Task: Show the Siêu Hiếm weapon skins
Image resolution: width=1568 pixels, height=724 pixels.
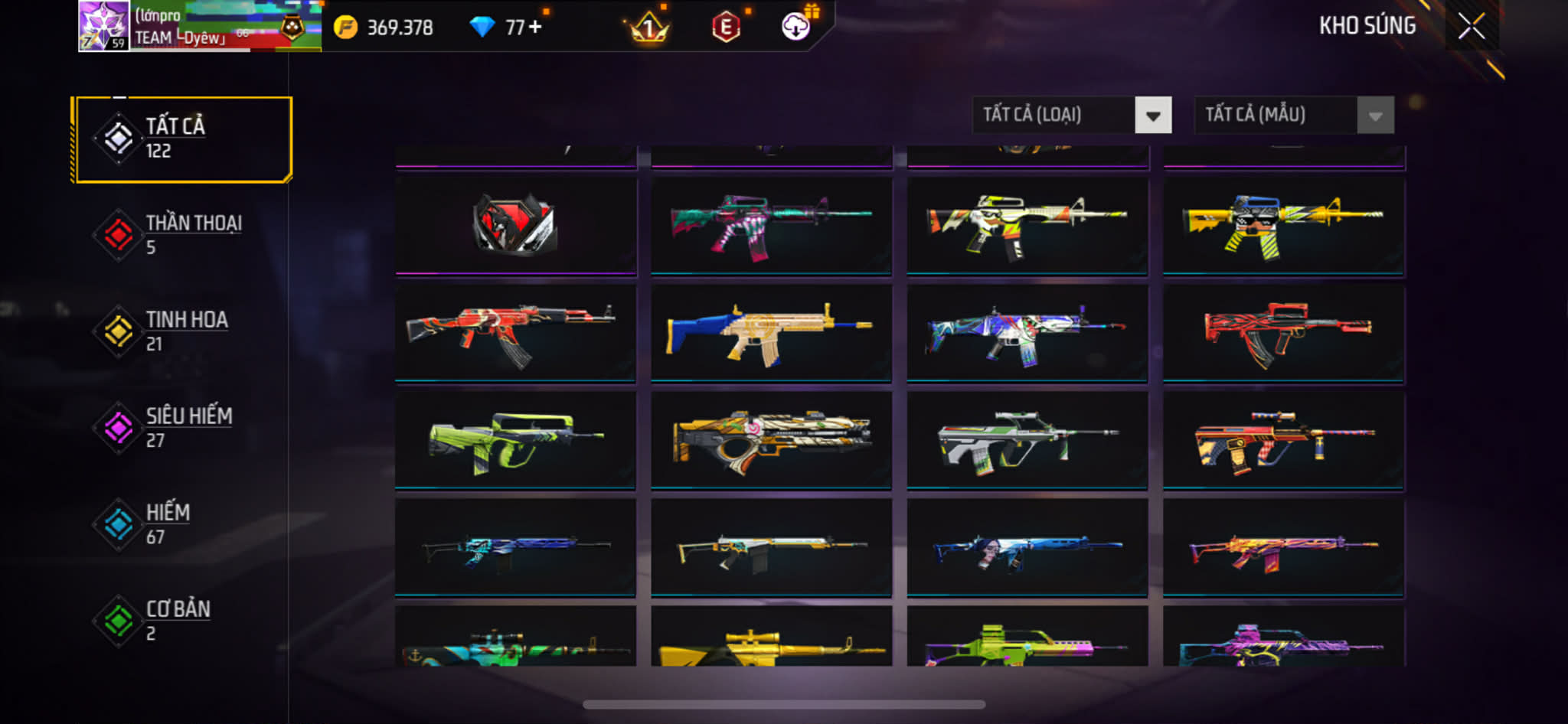Action: click(183, 428)
